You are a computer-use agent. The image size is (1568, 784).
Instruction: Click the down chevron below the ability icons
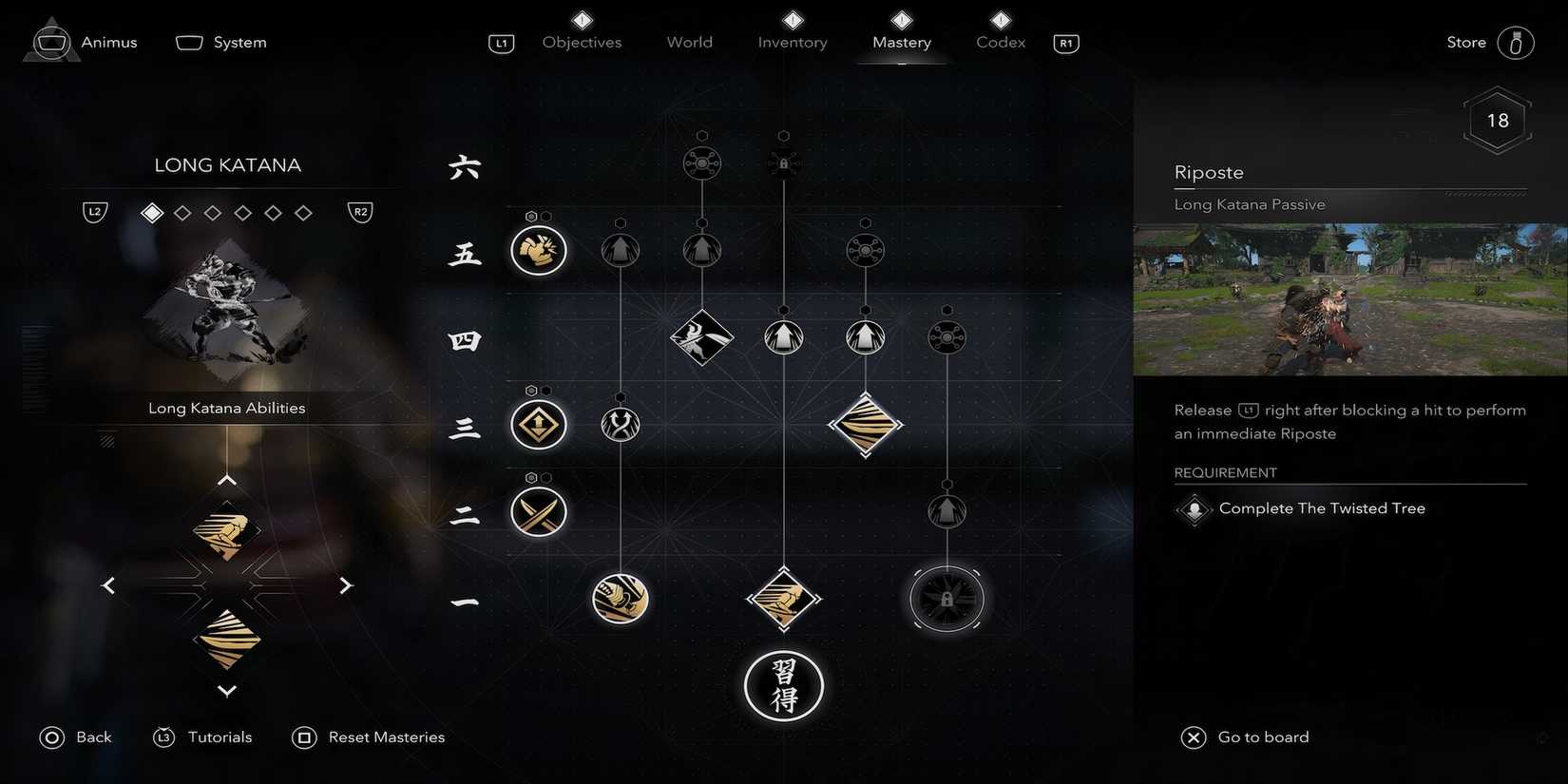[x=226, y=691]
